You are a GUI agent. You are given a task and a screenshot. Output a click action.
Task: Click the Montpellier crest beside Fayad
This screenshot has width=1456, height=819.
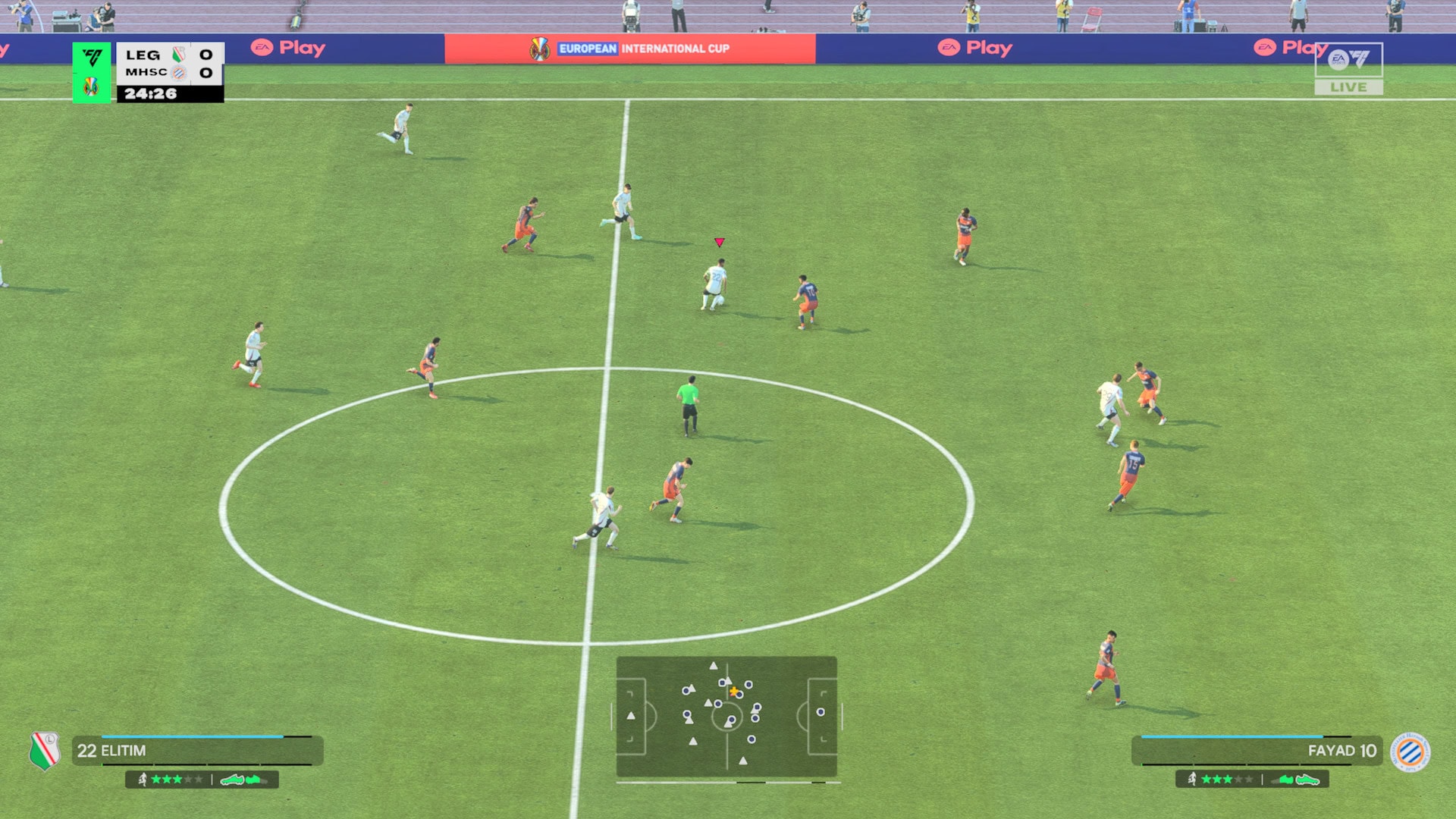coord(1410,752)
